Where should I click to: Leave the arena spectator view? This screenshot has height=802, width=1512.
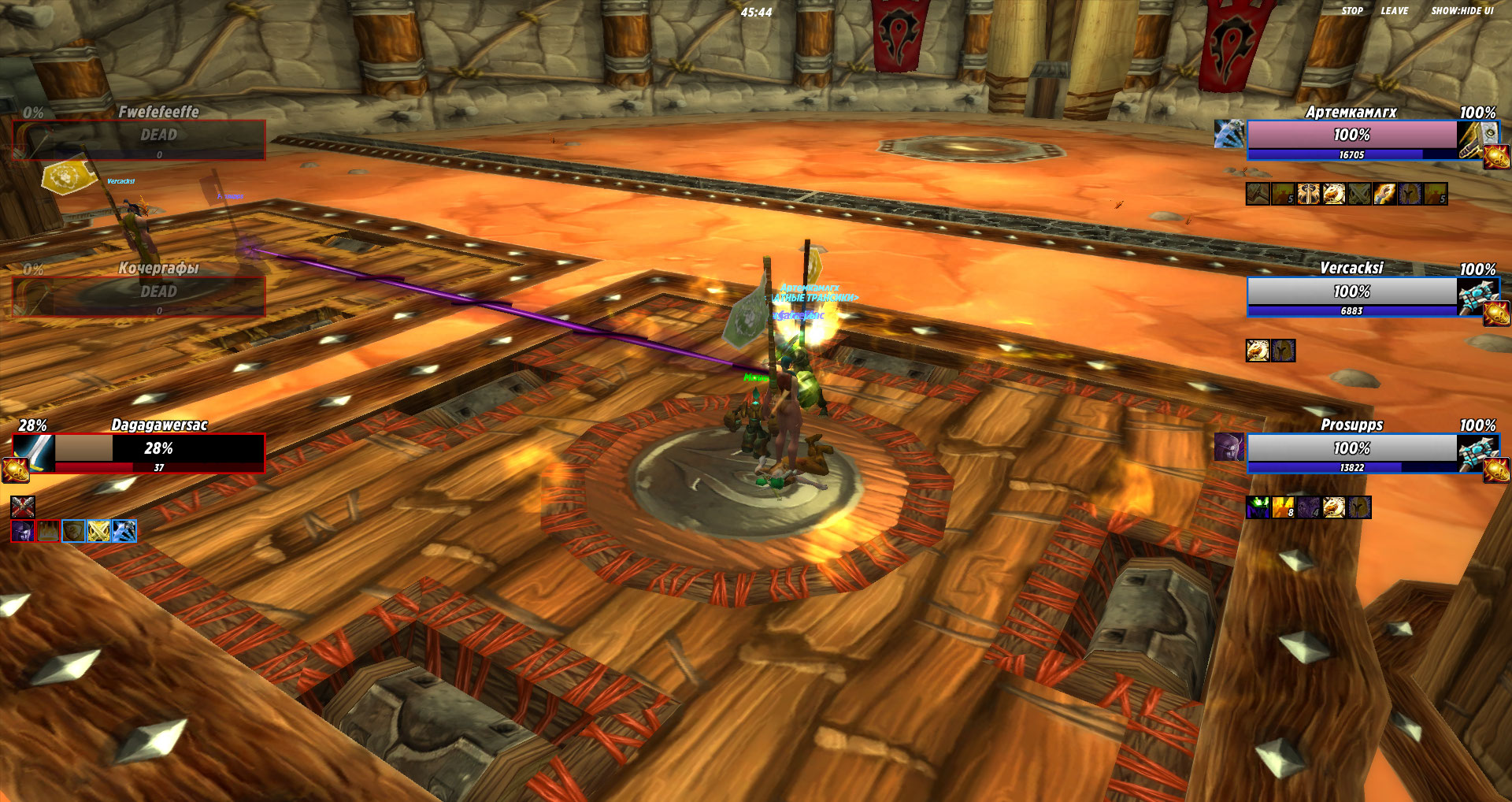(x=1394, y=11)
